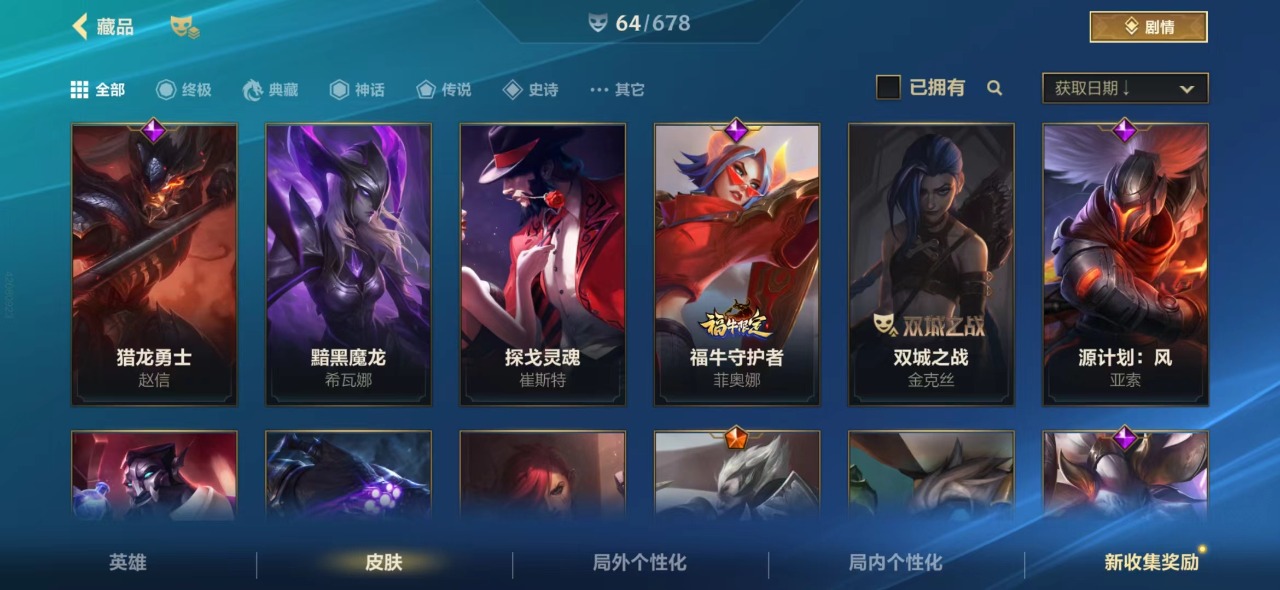This screenshot has height=590, width=1280.
Task: Switch to the 英雄 bottom tab
Action: point(128,563)
